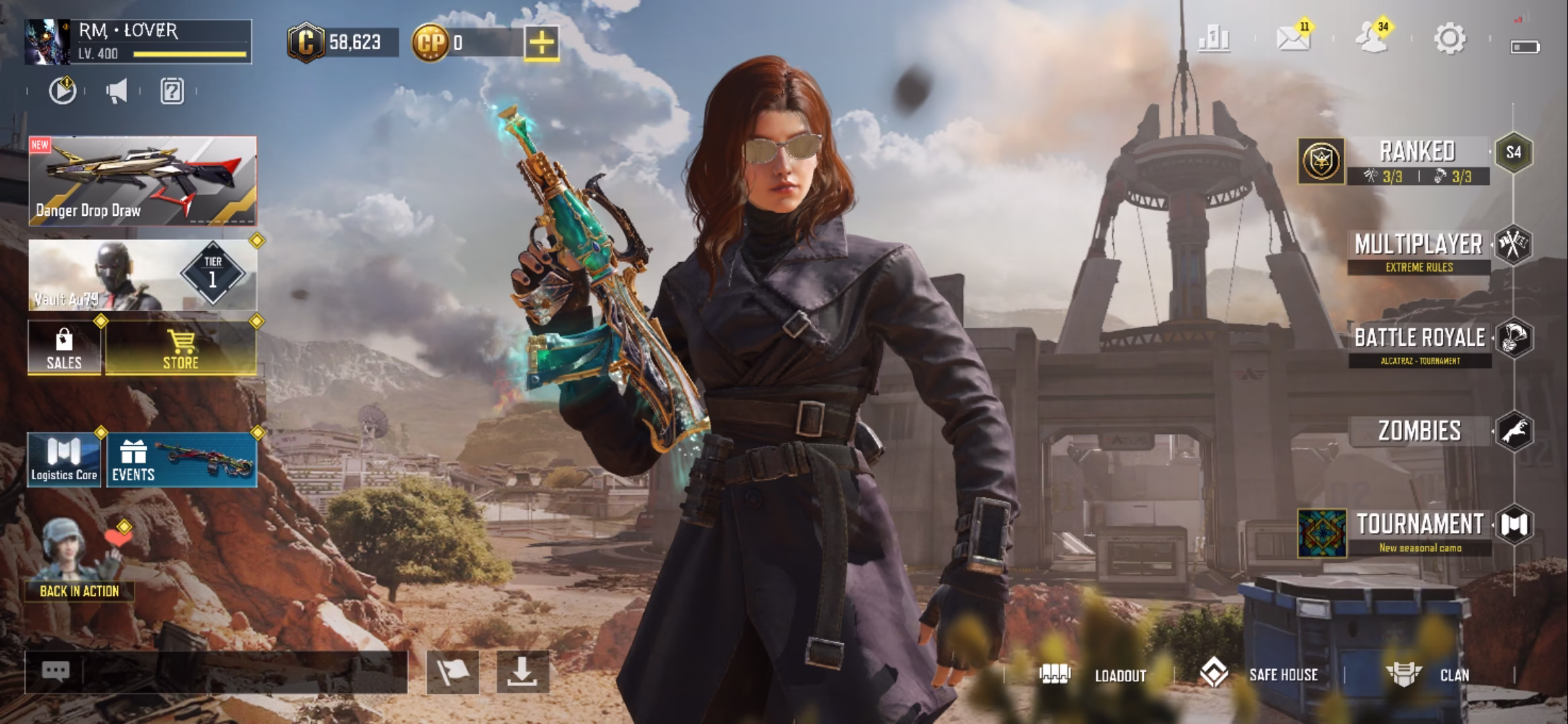Screen dimensions: 1568x724
Task: Open the announcements megaphone
Action: [116, 92]
